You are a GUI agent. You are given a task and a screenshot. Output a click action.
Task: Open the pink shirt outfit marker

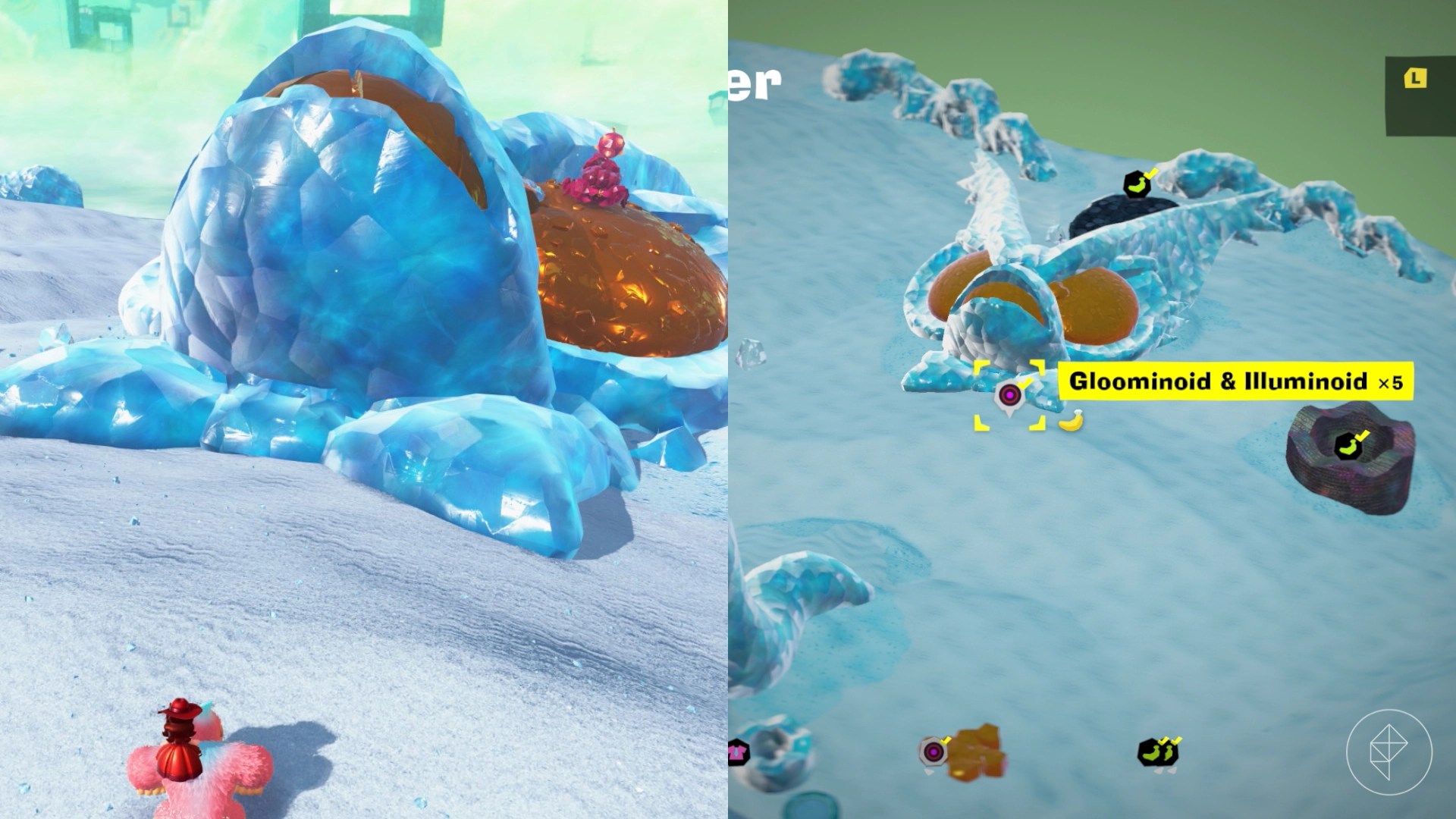pyautogui.click(x=737, y=752)
